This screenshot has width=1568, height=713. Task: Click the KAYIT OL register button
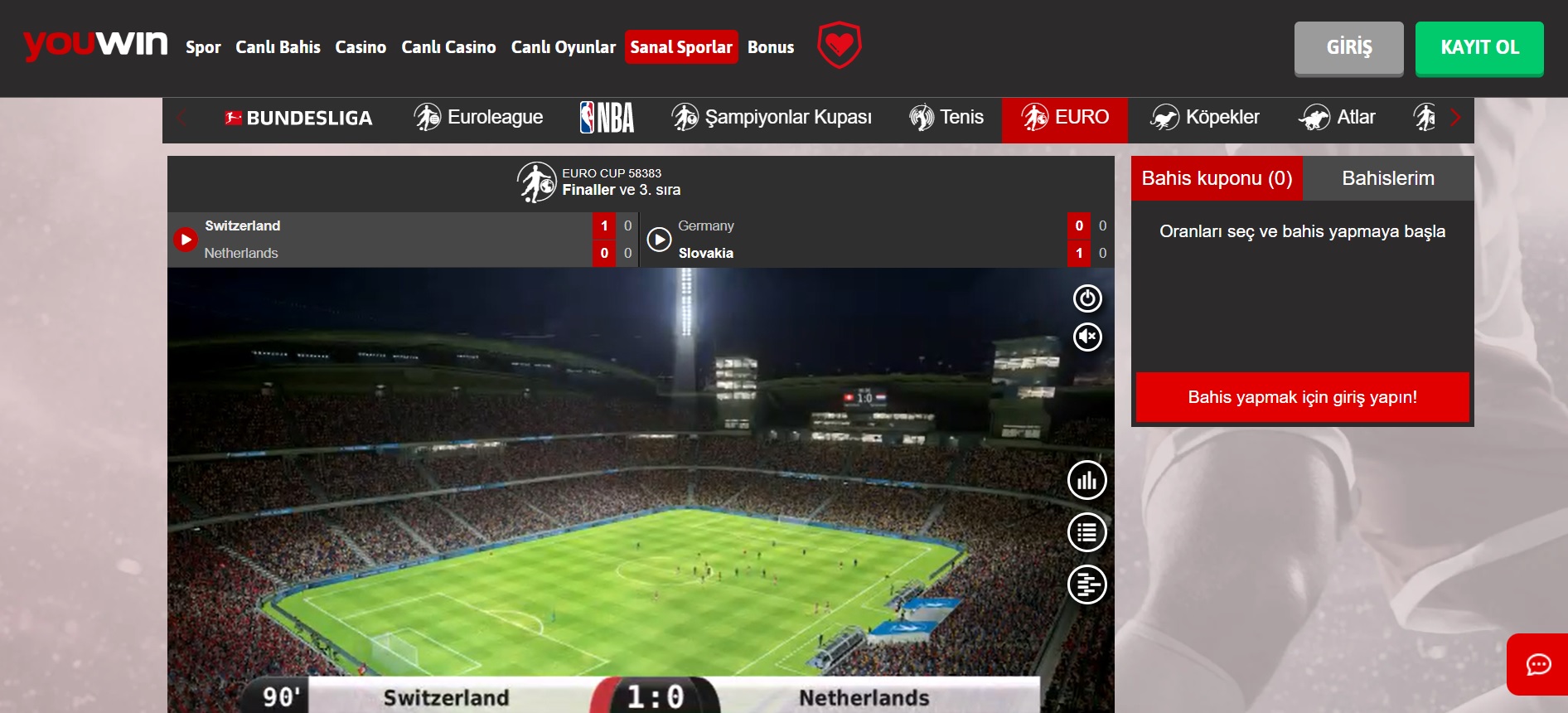point(1479,48)
